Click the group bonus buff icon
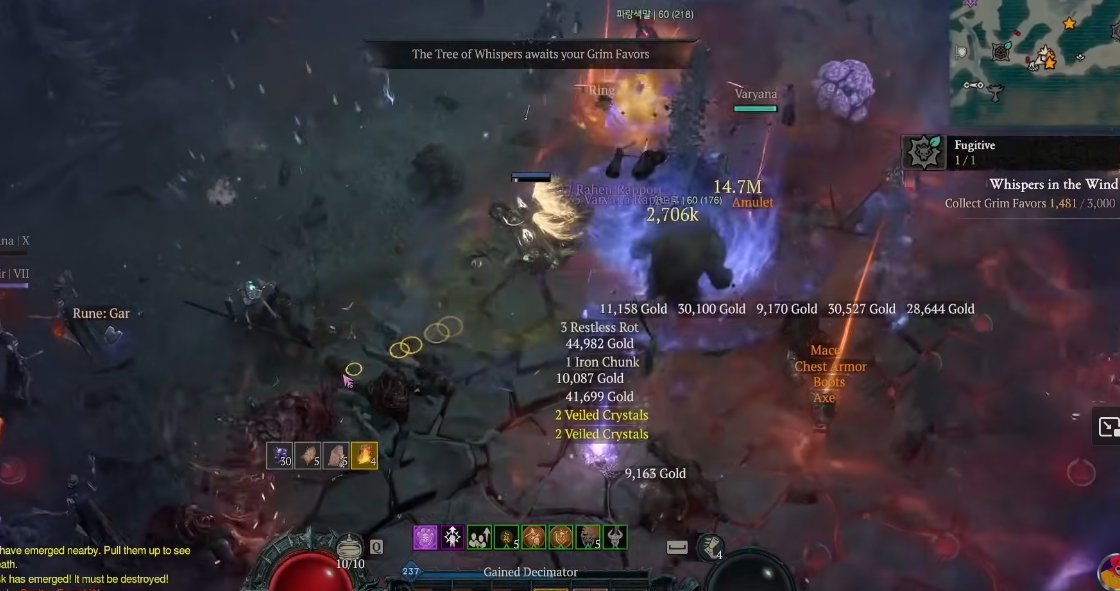Viewport: 1120px width, 591px height. 480,537
